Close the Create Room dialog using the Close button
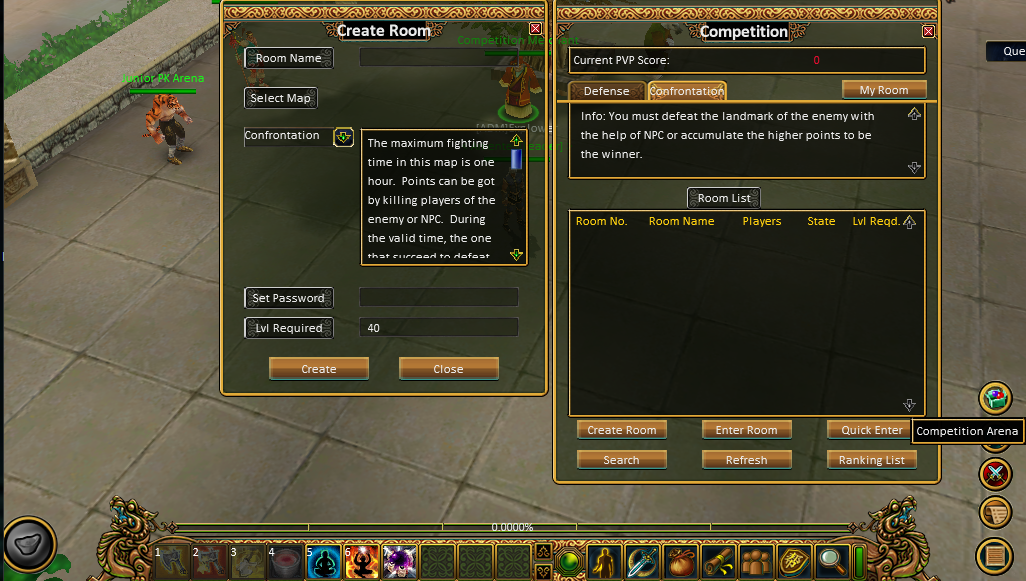This screenshot has width=1026, height=581. click(448, 369)
